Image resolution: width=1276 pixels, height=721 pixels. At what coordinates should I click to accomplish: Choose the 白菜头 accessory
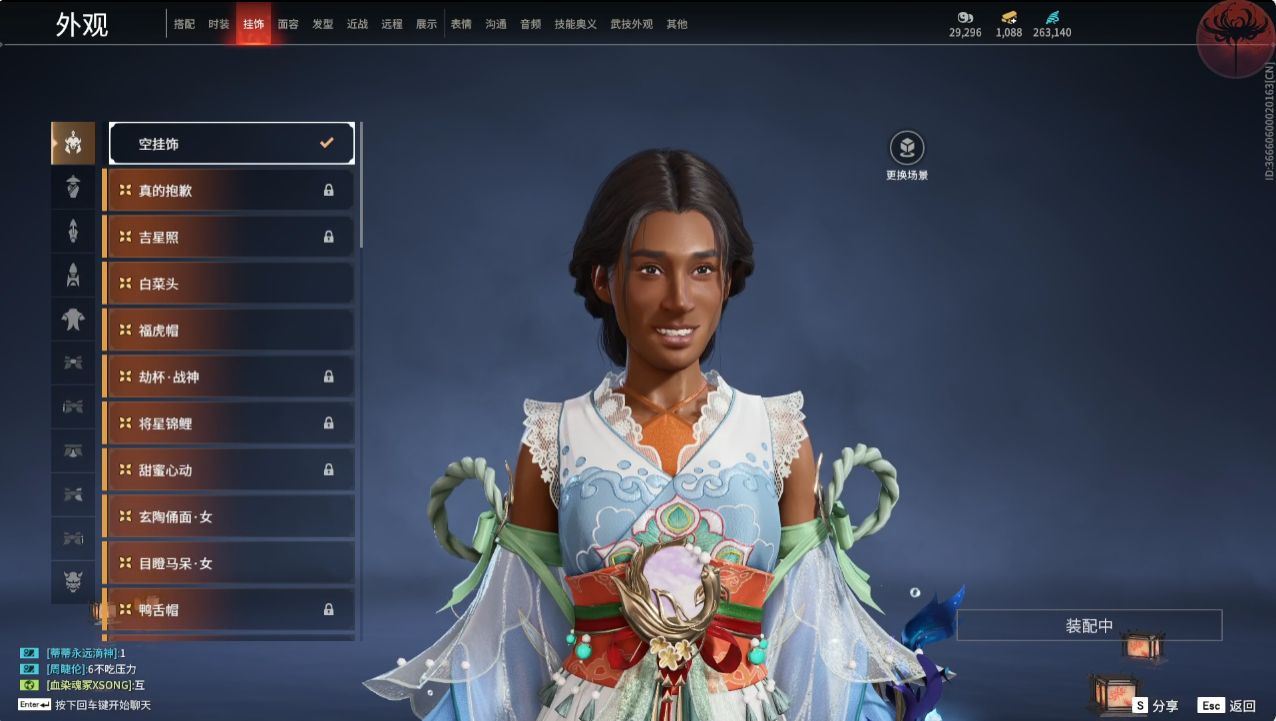[229, 283]
